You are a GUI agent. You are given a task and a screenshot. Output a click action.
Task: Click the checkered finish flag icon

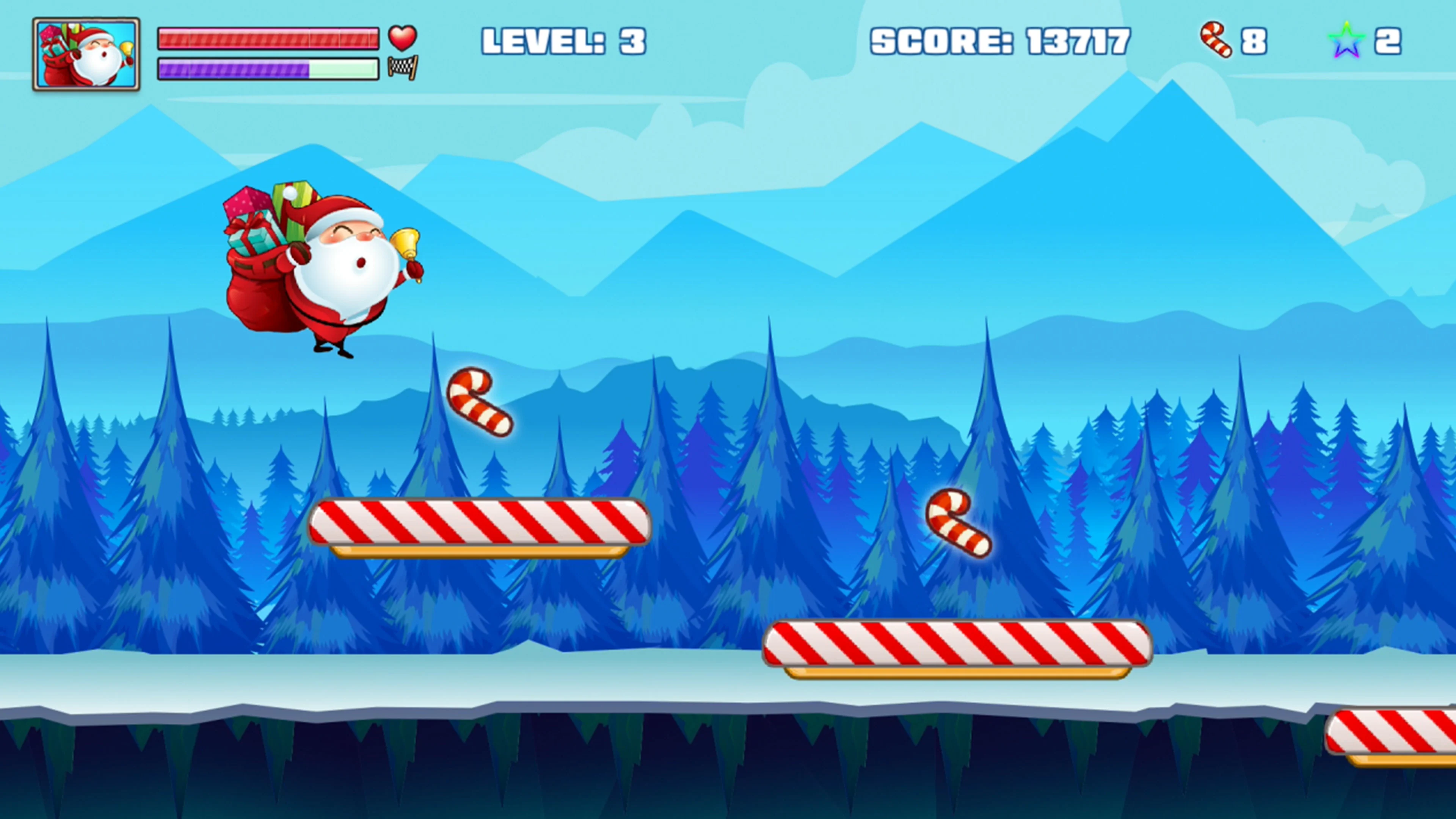coord(402,69)
